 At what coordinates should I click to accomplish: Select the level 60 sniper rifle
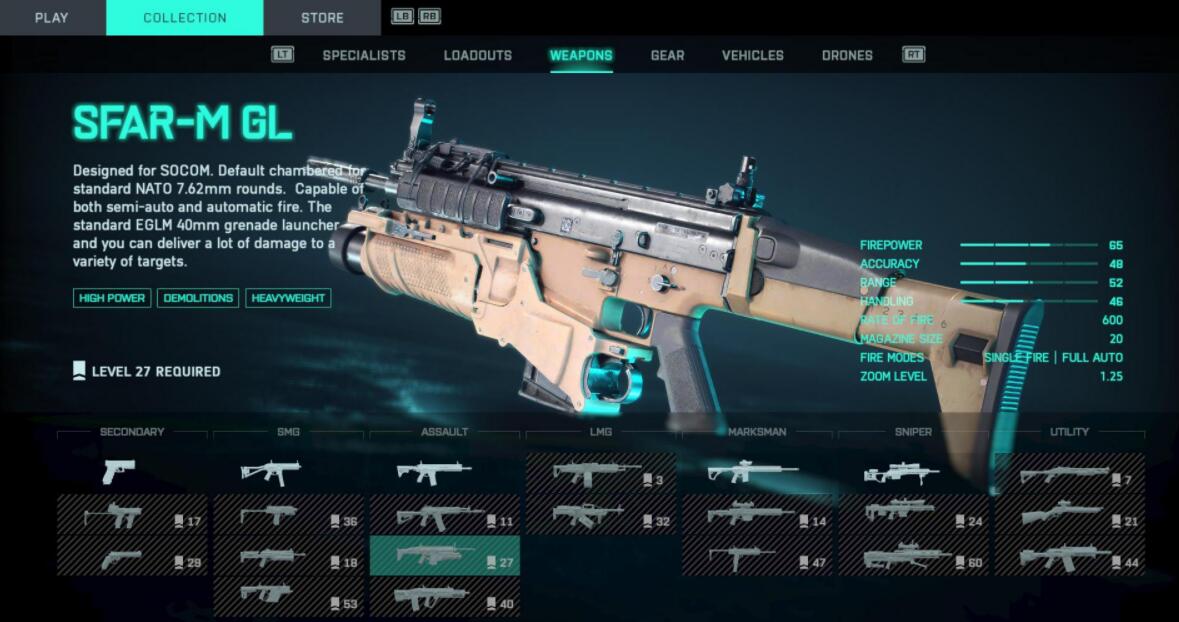point(912,556)
